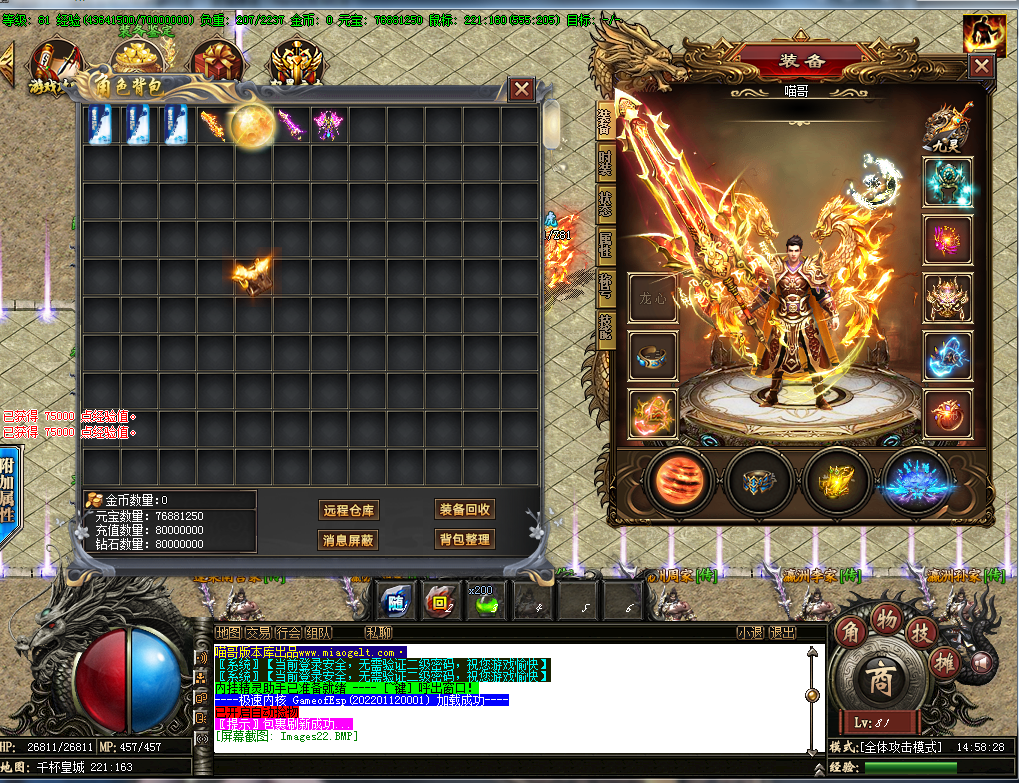
Task: Sort the bag with 背包整理
Action: (465, 540)
